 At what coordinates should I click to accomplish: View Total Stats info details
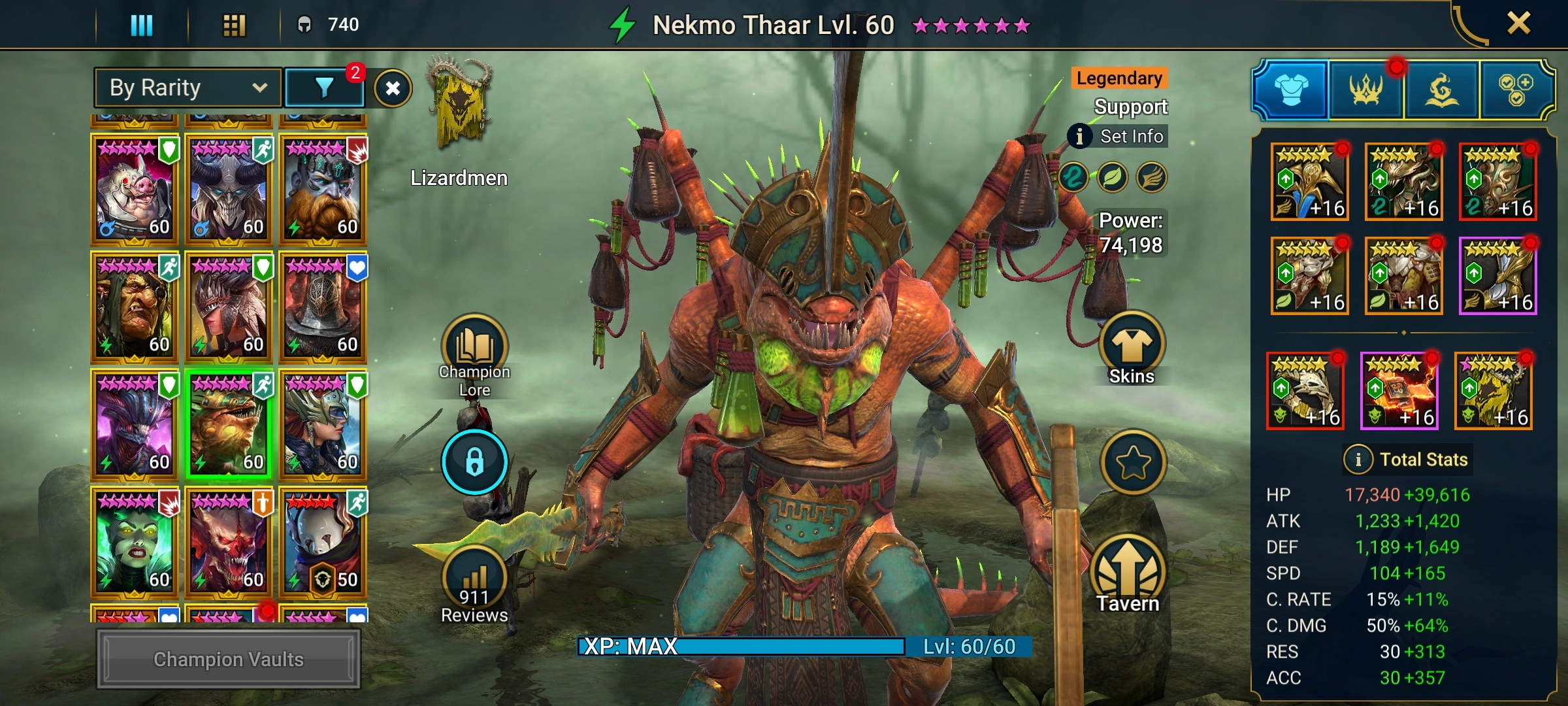coord(1358,460)
